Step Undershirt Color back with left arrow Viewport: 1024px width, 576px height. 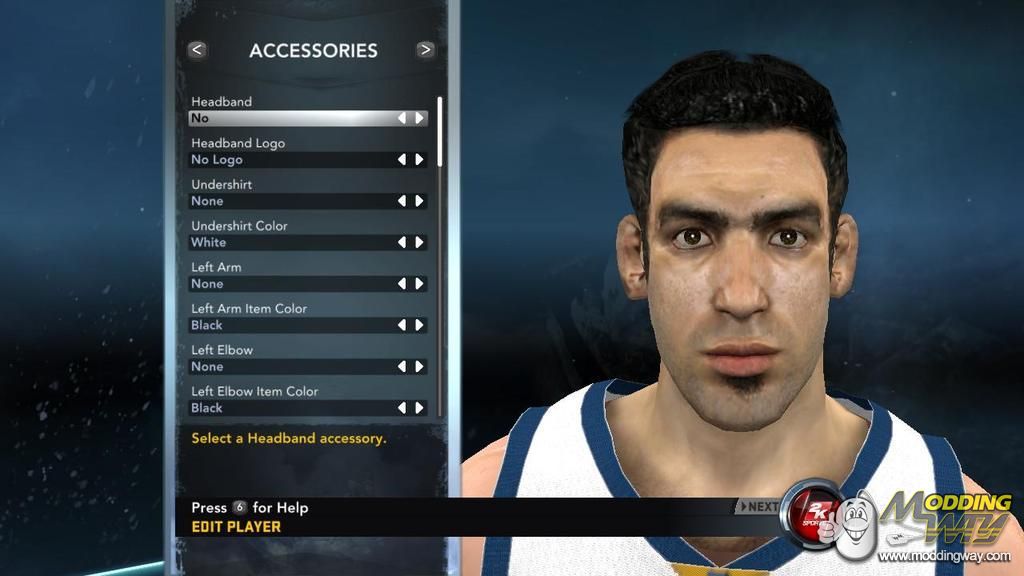tap(402, 242)
